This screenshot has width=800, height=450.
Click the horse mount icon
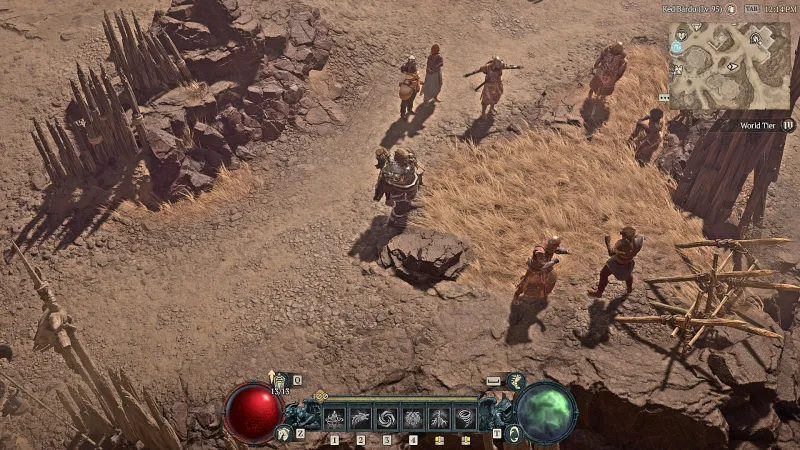pyautogui.click(x=283, y=432)
